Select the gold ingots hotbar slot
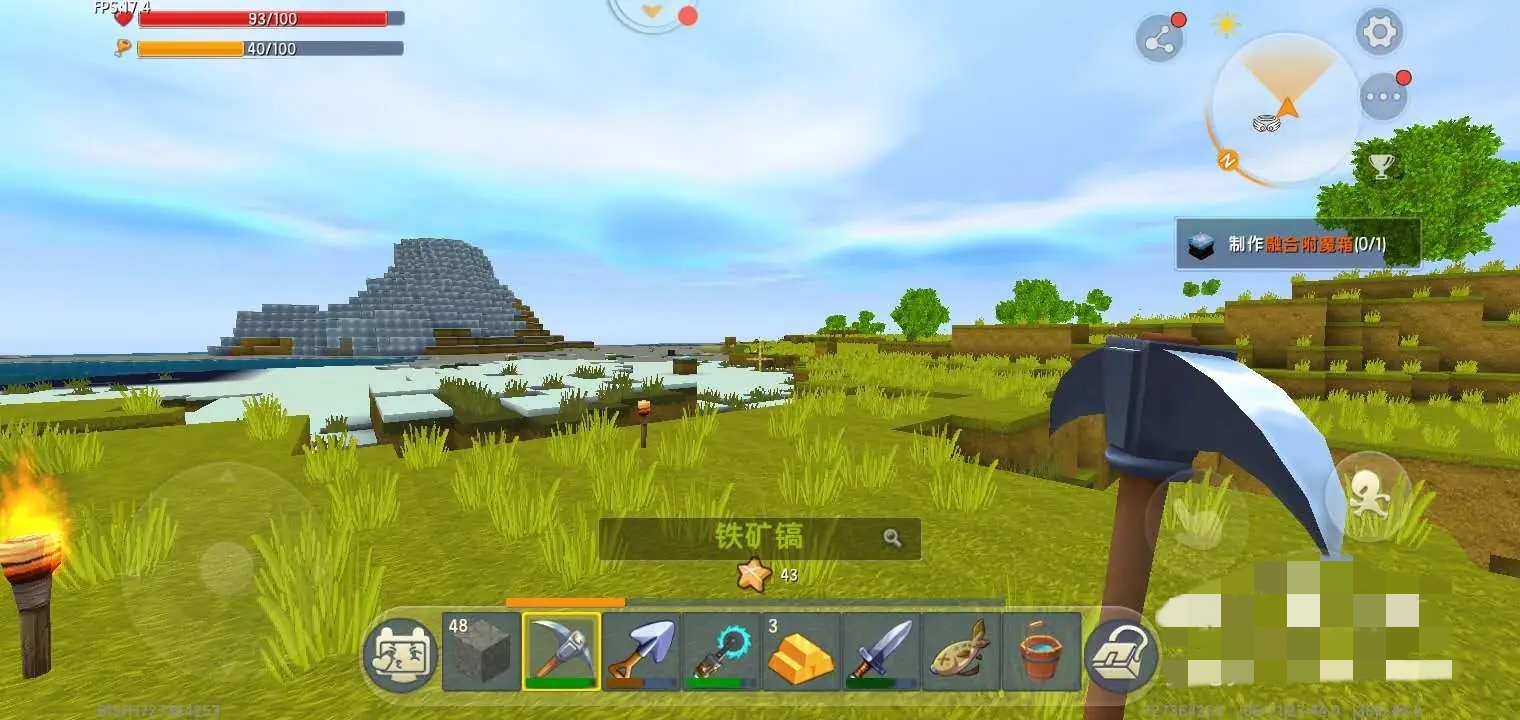The image size is (1520, 720). click(801, 651)
